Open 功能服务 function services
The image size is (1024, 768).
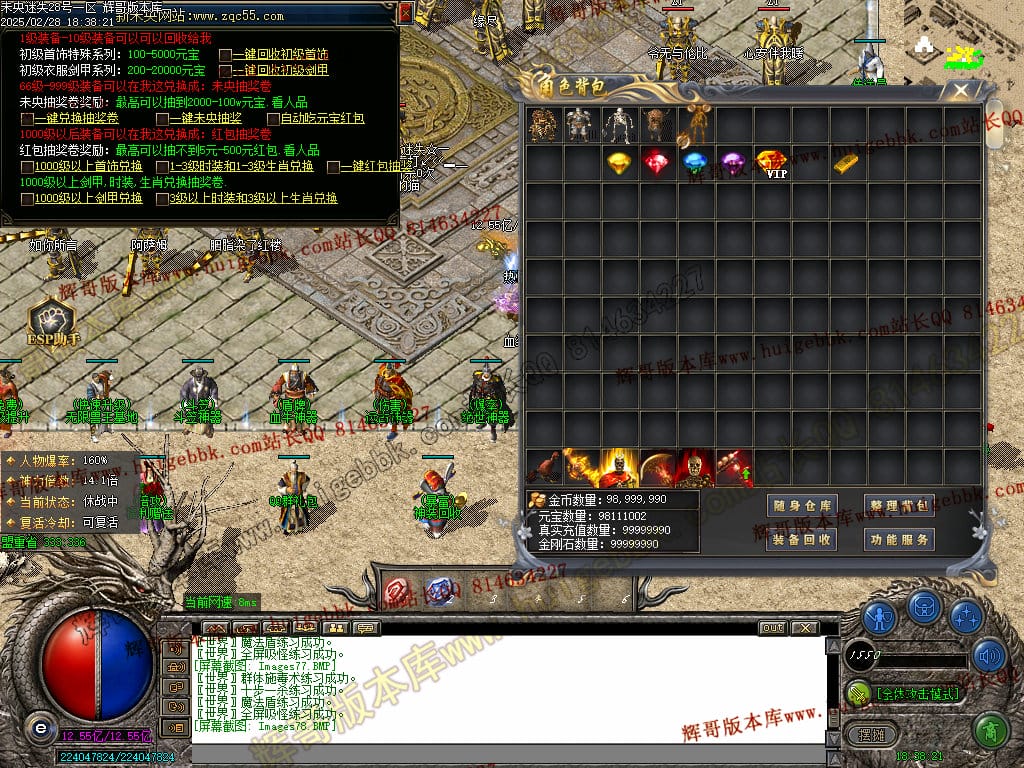[899, 539]
